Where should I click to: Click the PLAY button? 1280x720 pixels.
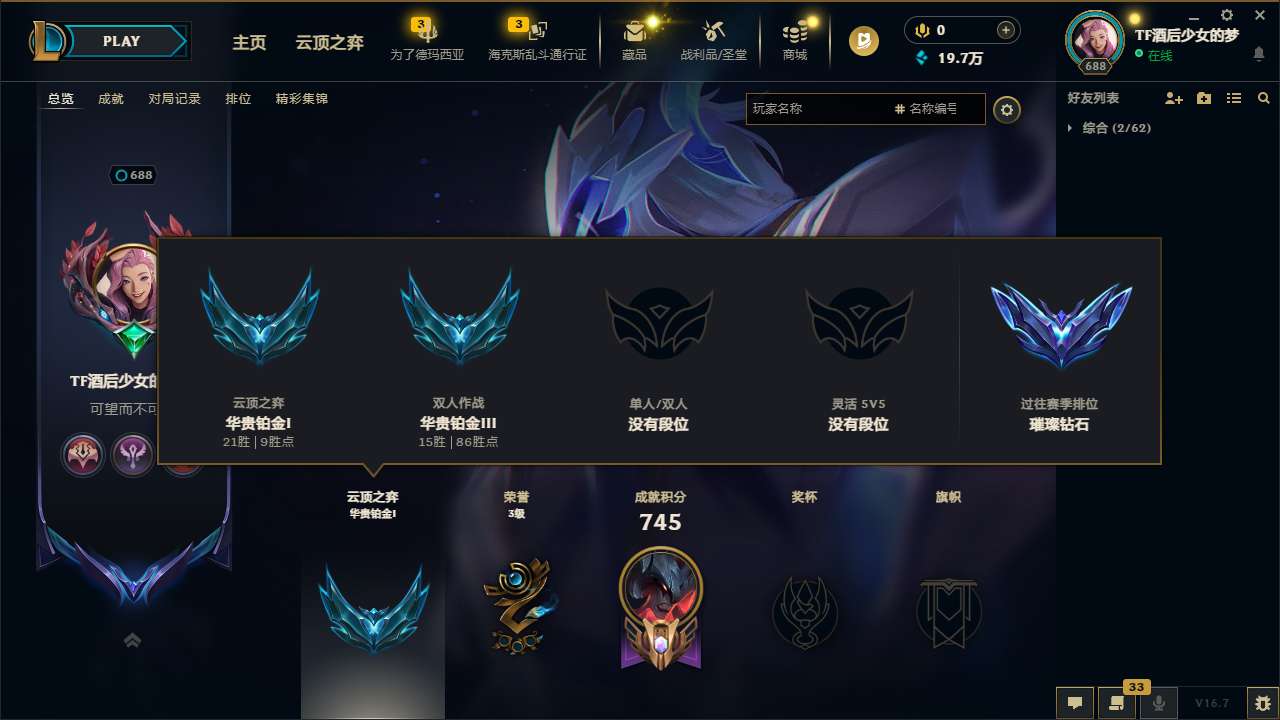[x=122, y=41]
